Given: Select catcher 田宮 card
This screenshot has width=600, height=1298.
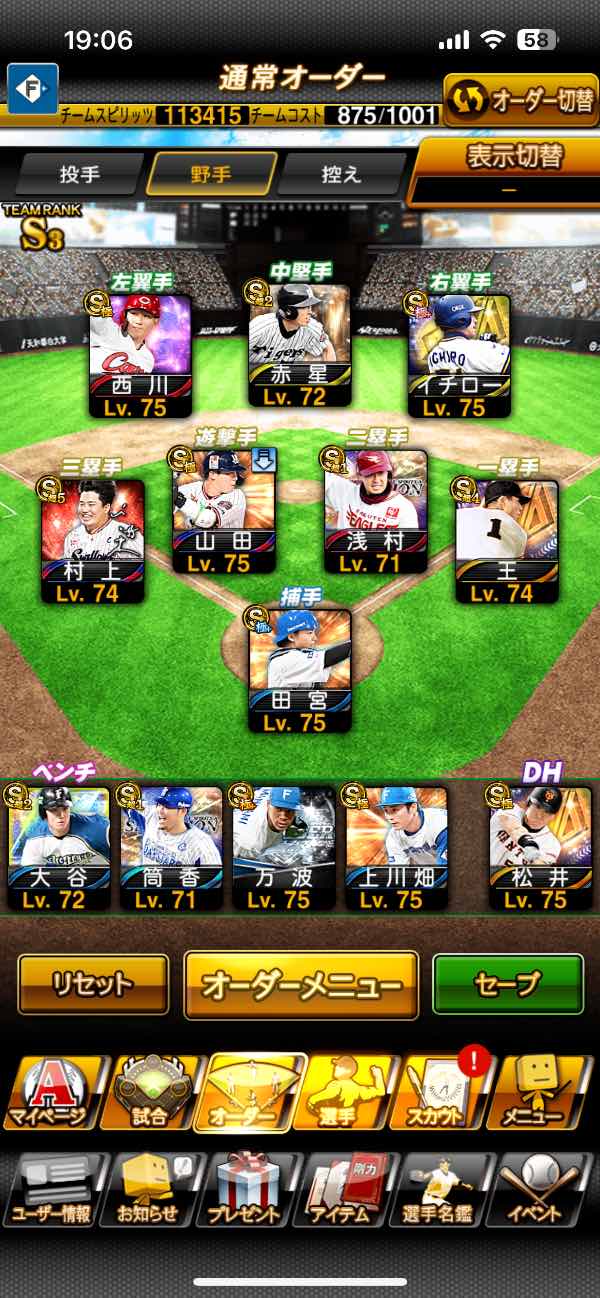Looking at the screenshot, I should (301, 670).
